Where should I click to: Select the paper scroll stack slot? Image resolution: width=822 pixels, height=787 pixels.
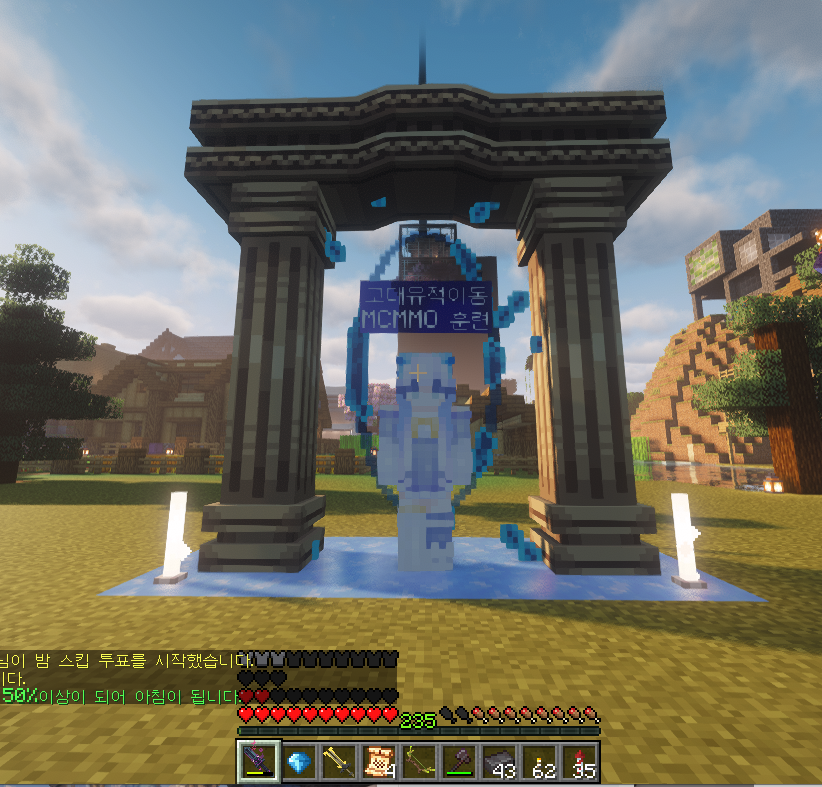coord(379,762)
